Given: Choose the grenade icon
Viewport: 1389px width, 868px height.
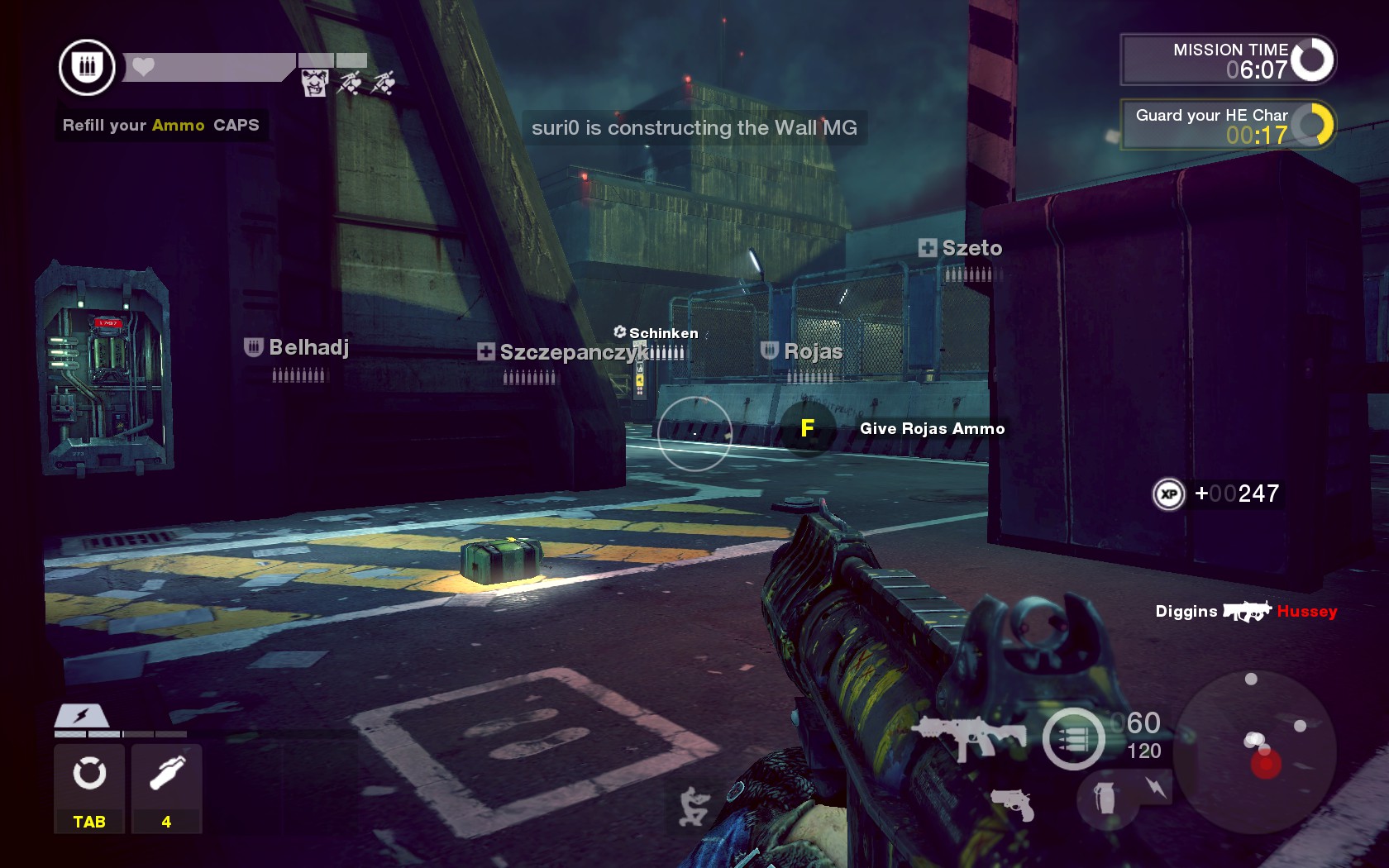Looking at the screenshot, I should point(1105,799).
